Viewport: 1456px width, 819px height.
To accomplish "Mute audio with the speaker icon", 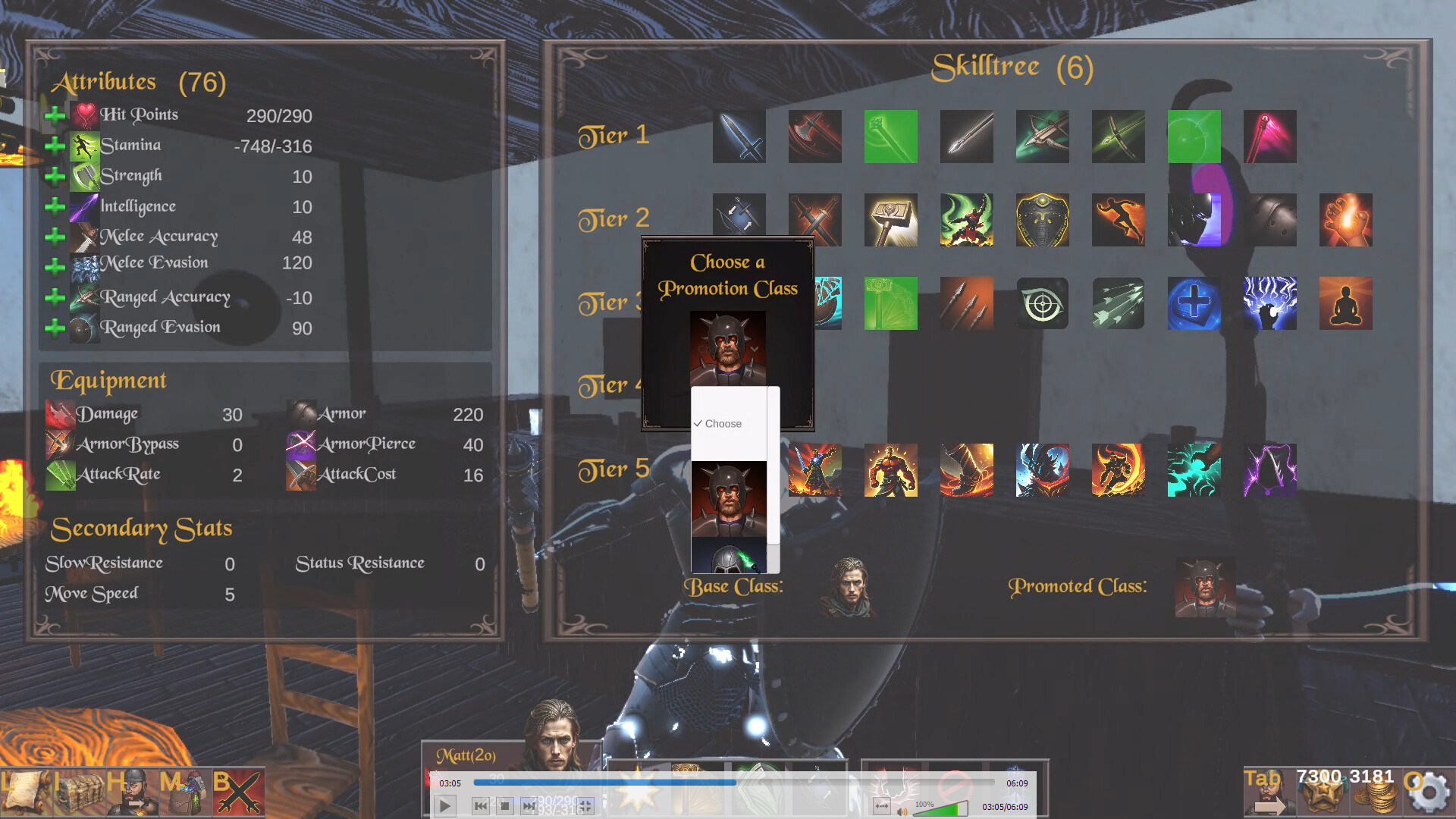I will [902, 811].
